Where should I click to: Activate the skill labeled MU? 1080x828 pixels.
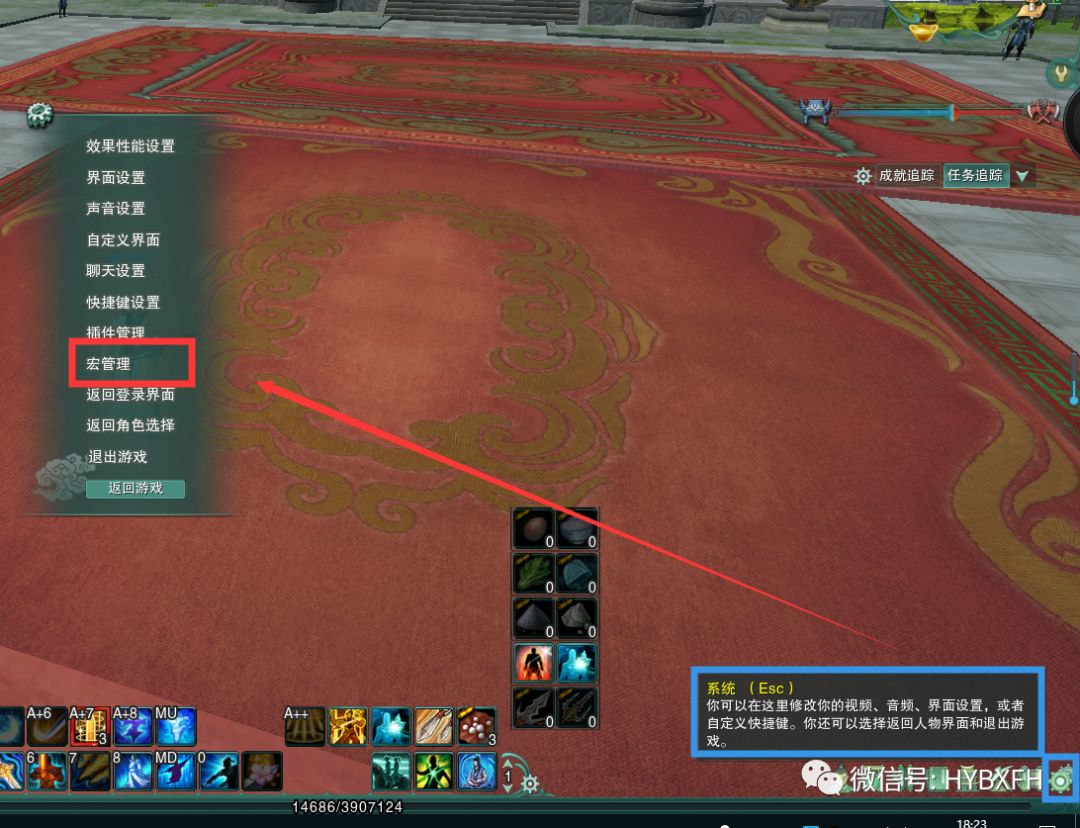(x=176, y=727)
